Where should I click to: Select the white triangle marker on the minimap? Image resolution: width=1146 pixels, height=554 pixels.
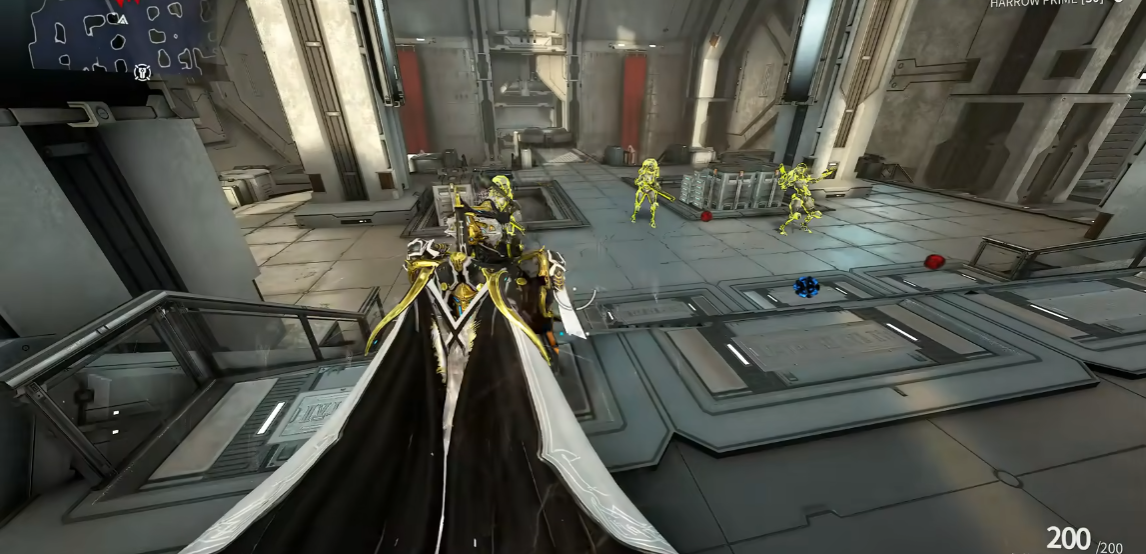(x=123, y=19)
